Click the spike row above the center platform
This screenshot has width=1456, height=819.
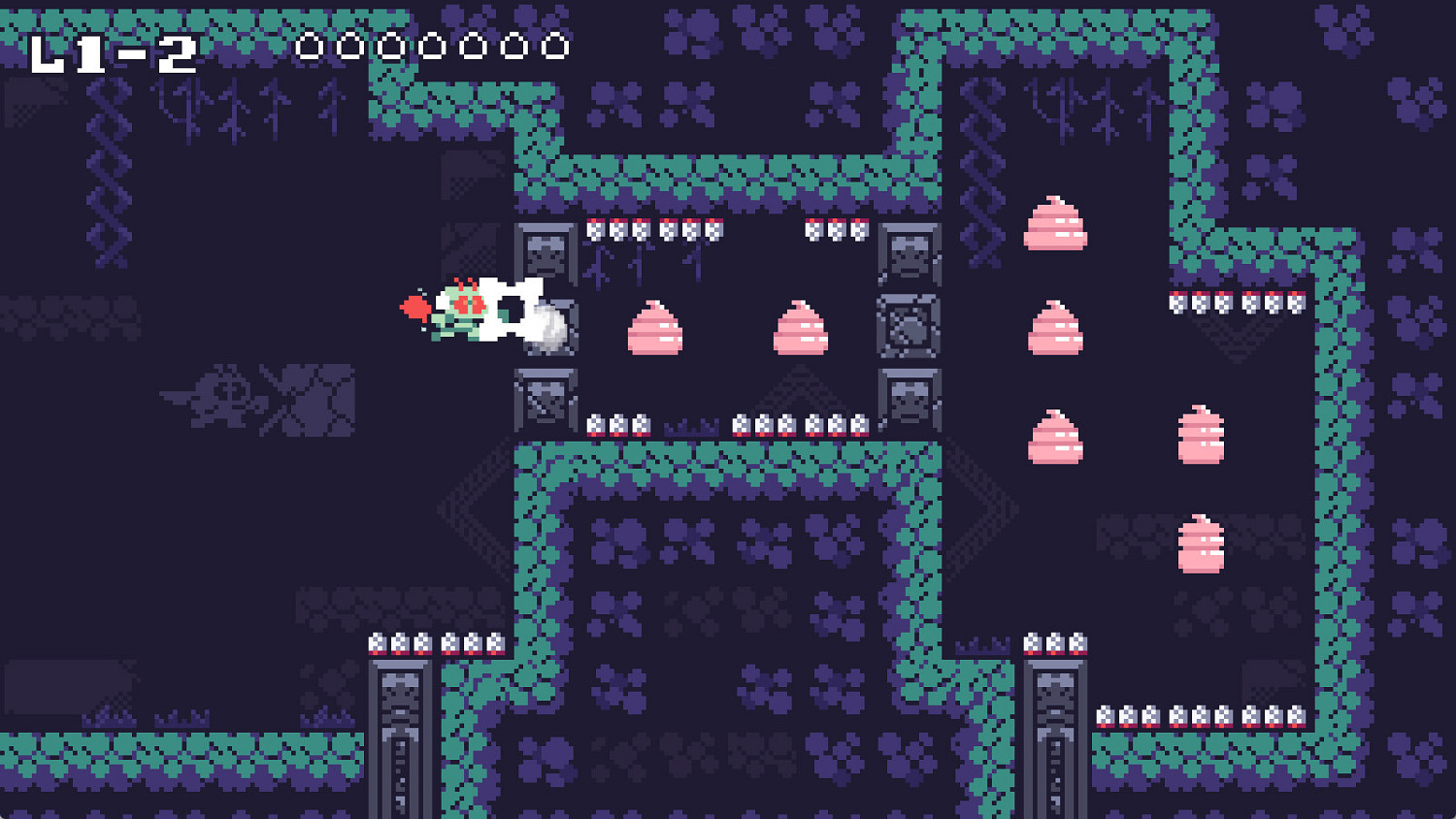[x=777, y=424]
